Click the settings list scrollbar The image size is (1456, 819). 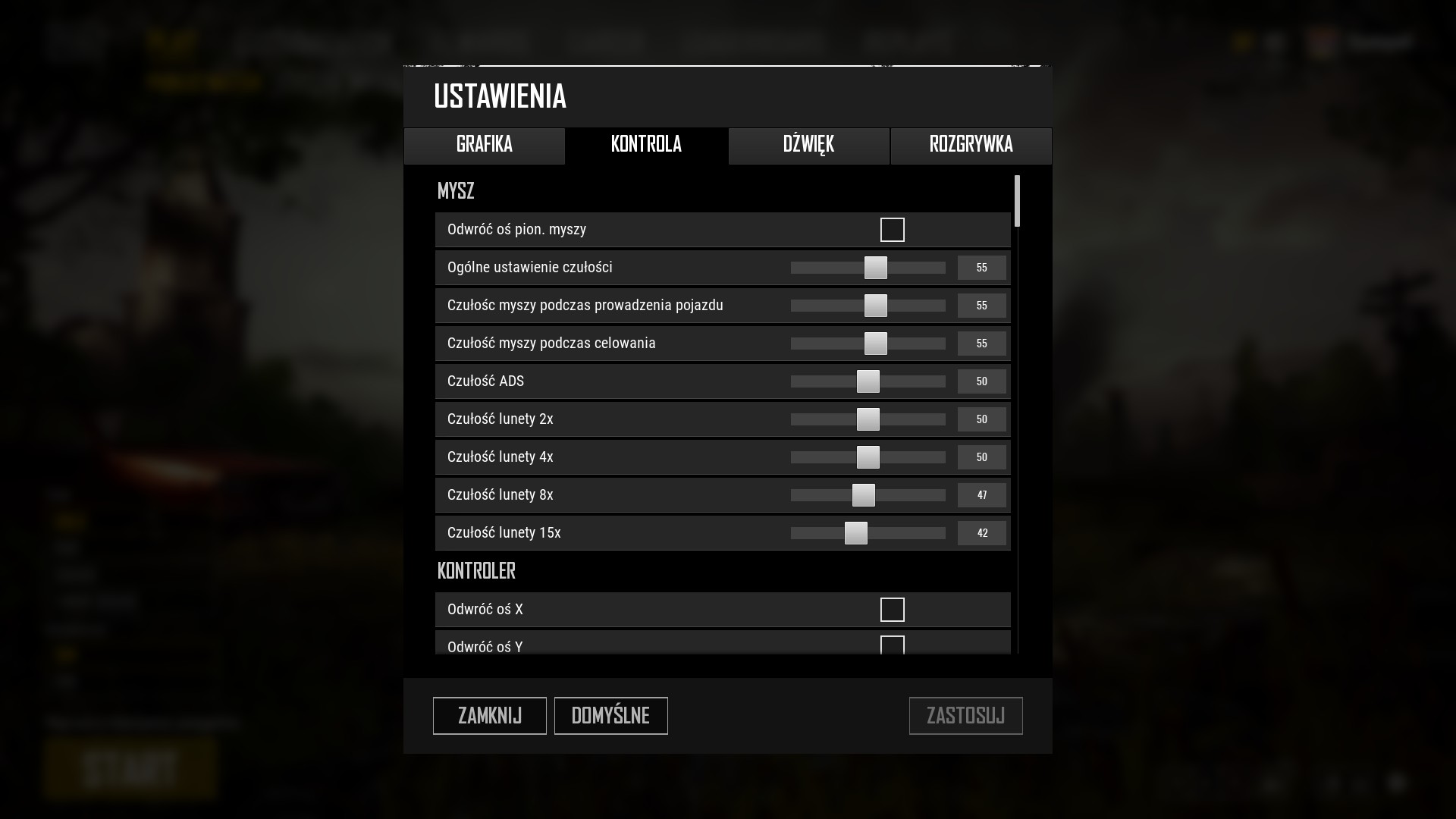point(1017,201)
